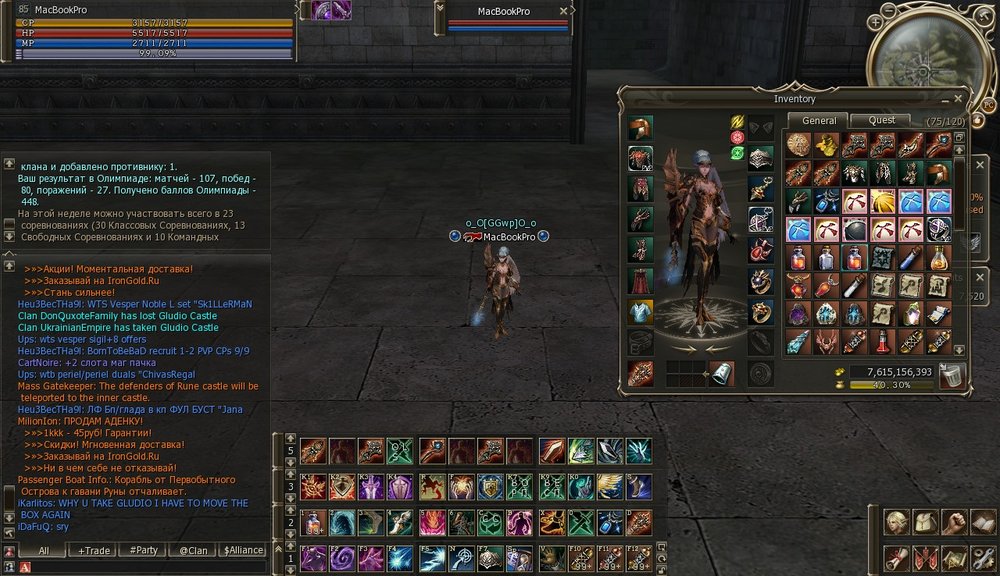
Task: Close the MacBookPro target window
Action: click(x=564, y=11)
